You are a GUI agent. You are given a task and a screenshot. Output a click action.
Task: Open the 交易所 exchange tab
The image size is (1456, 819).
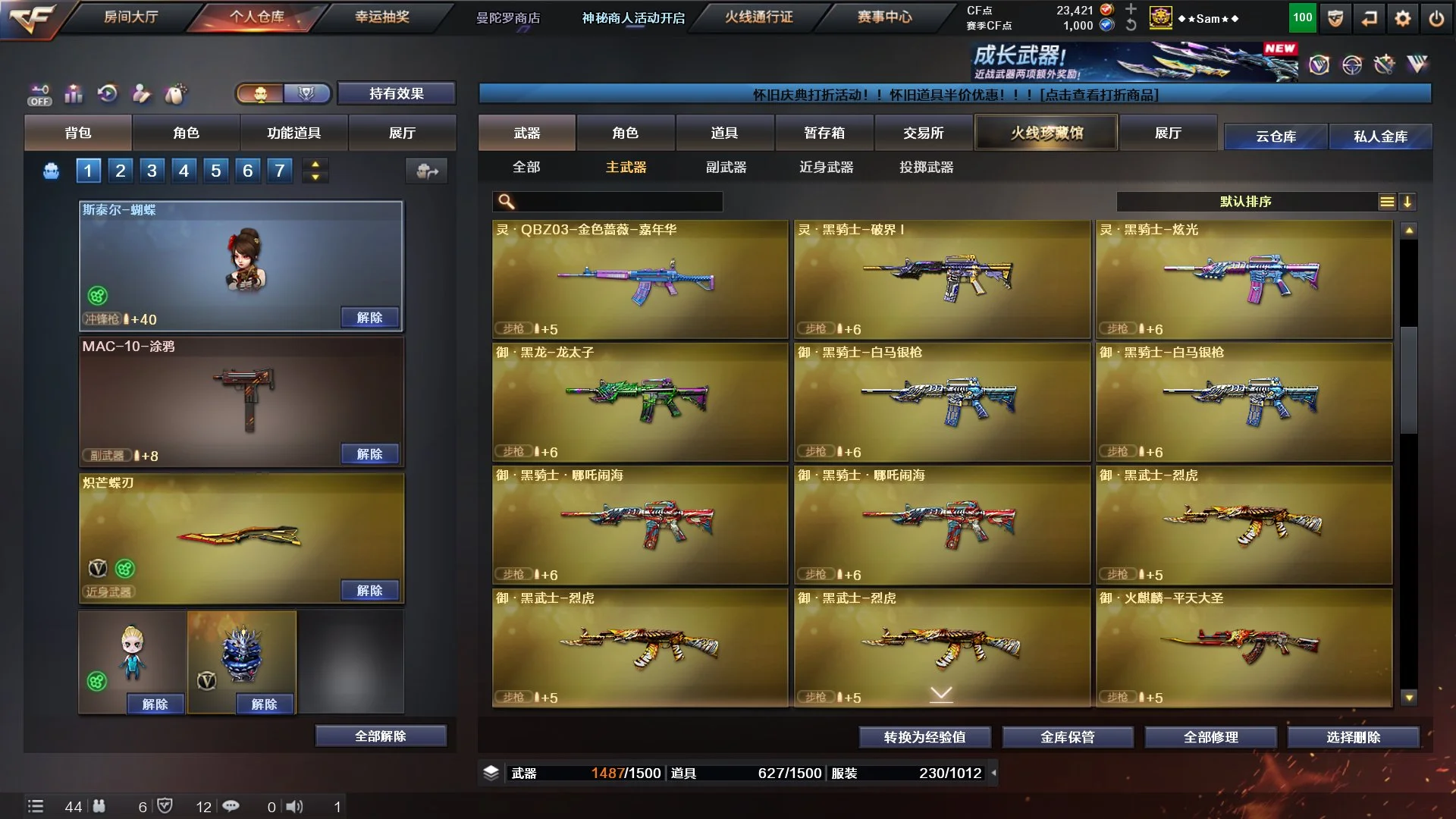tap(923, 133)
